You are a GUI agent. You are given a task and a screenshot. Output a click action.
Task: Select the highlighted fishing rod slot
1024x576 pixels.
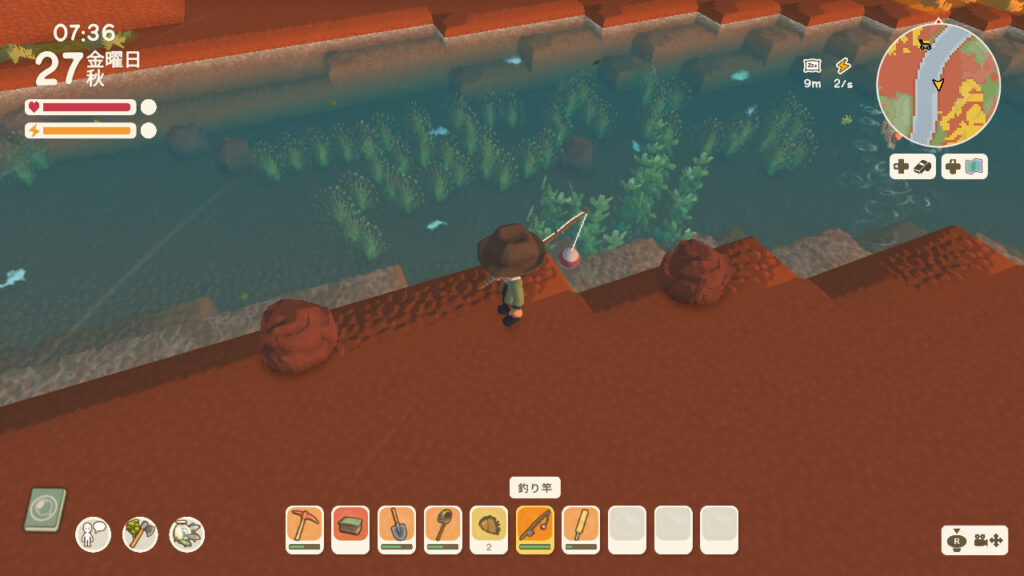[x=535, y=528]
